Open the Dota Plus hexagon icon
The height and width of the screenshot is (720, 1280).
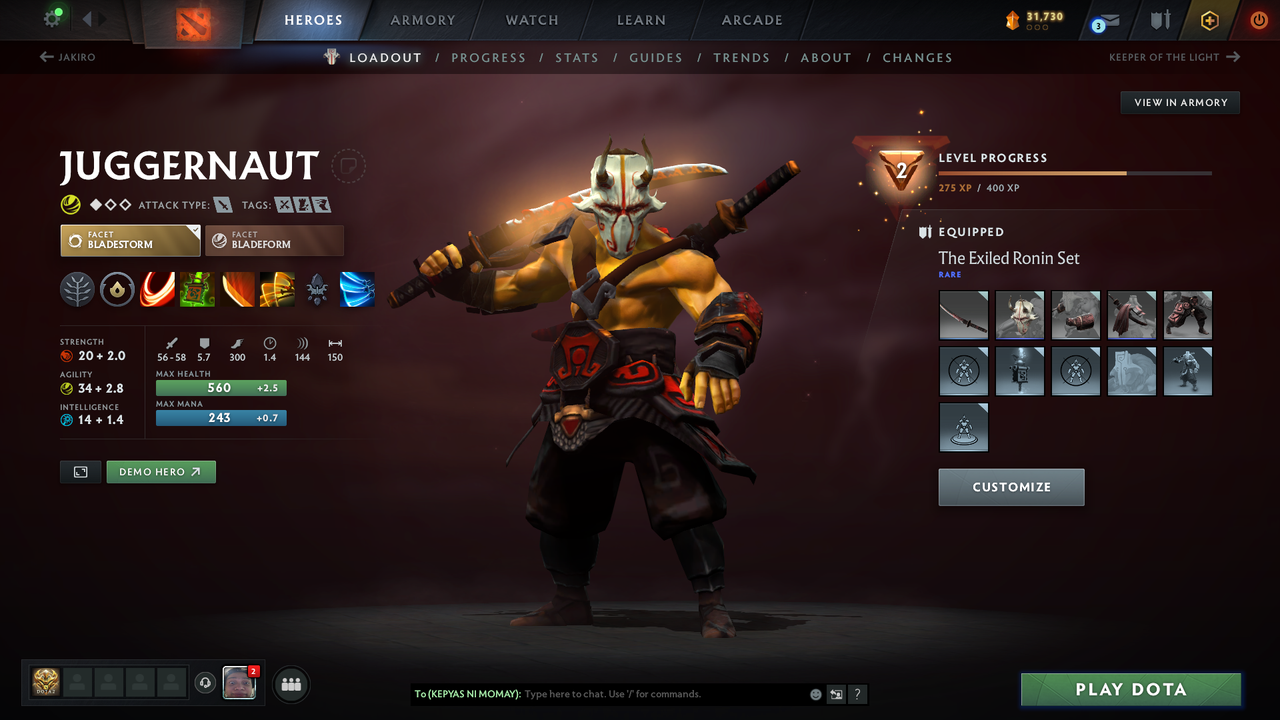1209,19
